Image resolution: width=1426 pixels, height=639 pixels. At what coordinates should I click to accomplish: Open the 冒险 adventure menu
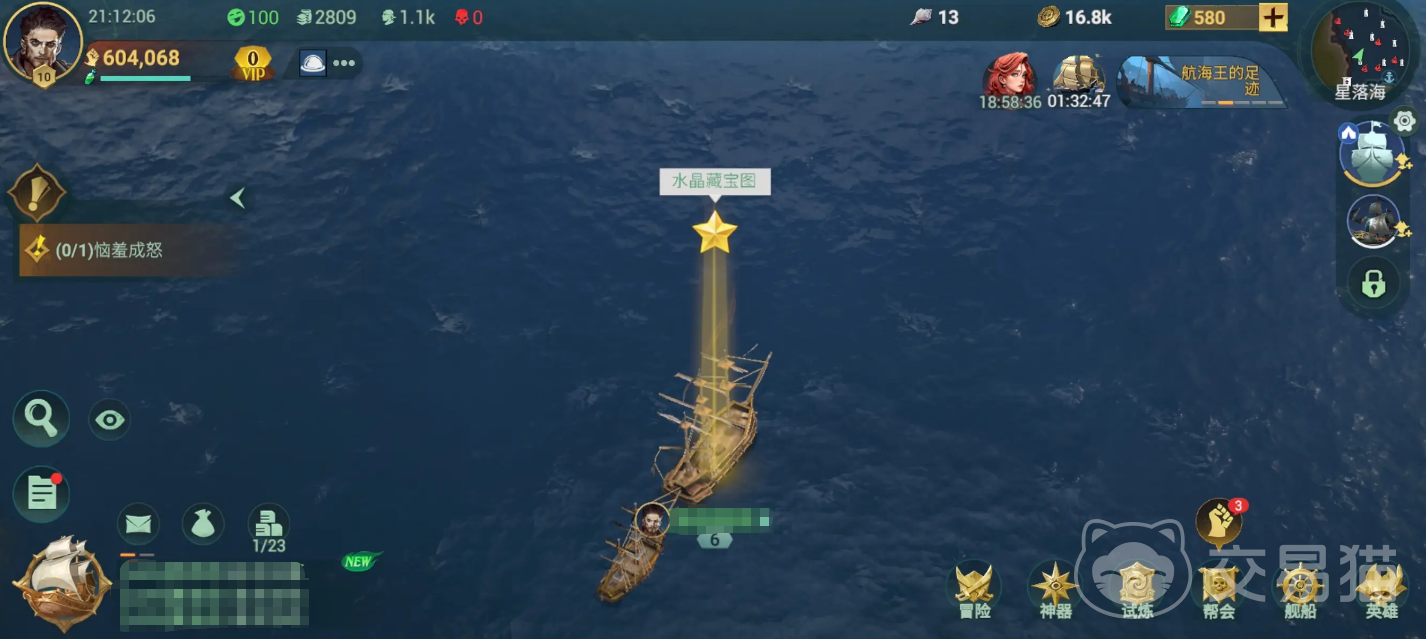(x=974, y=589)
